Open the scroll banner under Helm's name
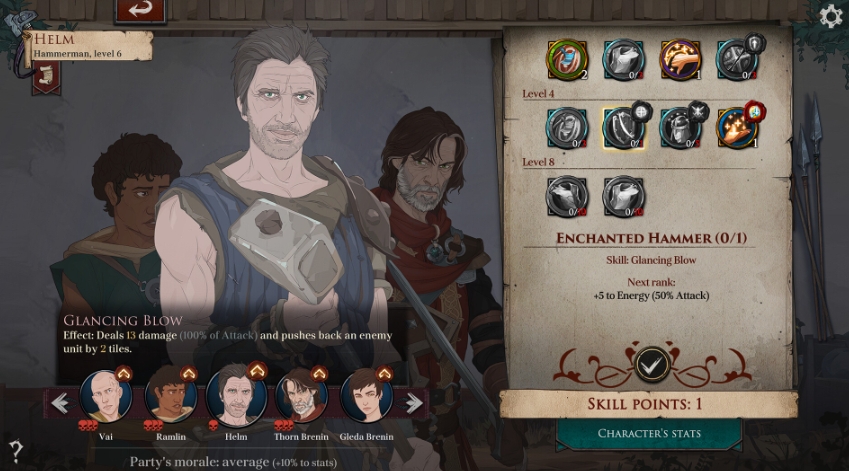 (x=45, y=76)
